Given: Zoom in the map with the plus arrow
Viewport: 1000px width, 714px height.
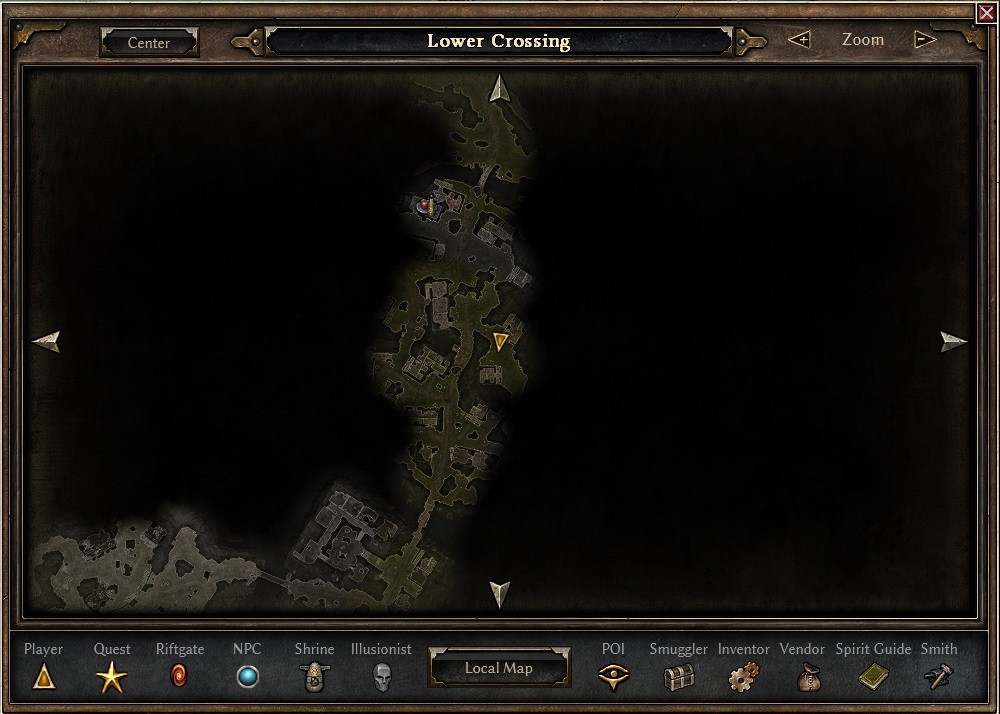Looking at the screenshot, I should click(798, 40).
